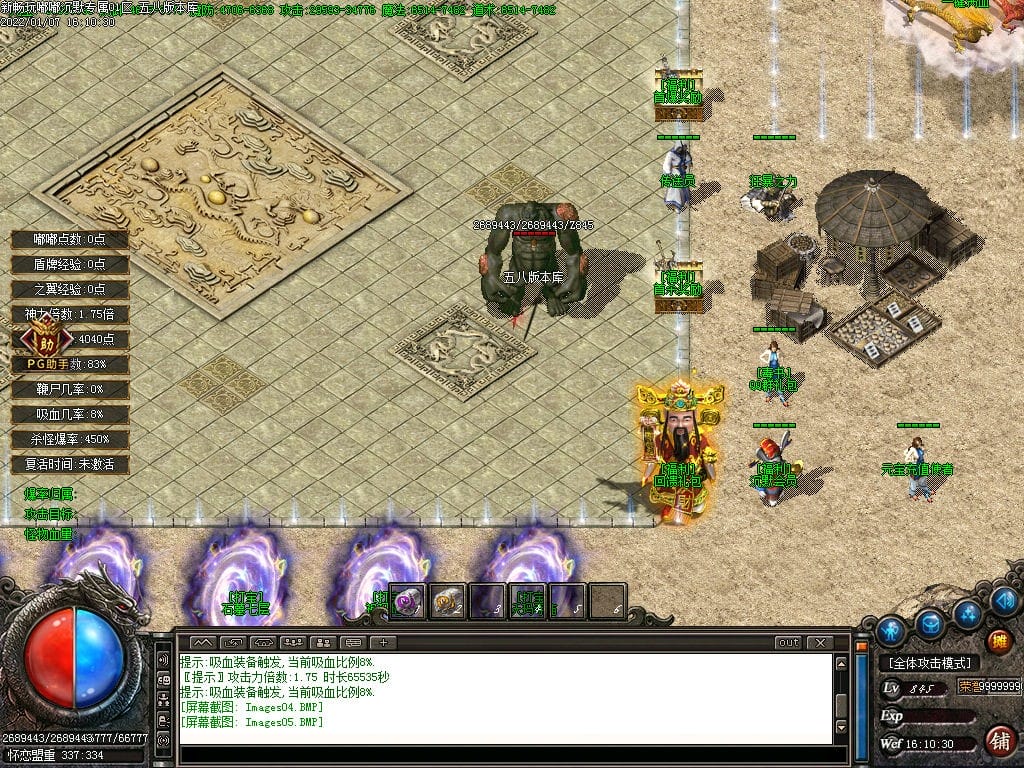Screen dimensions: 1024x768
Task: Open the bag inventory icon
Action: [931, 623]
